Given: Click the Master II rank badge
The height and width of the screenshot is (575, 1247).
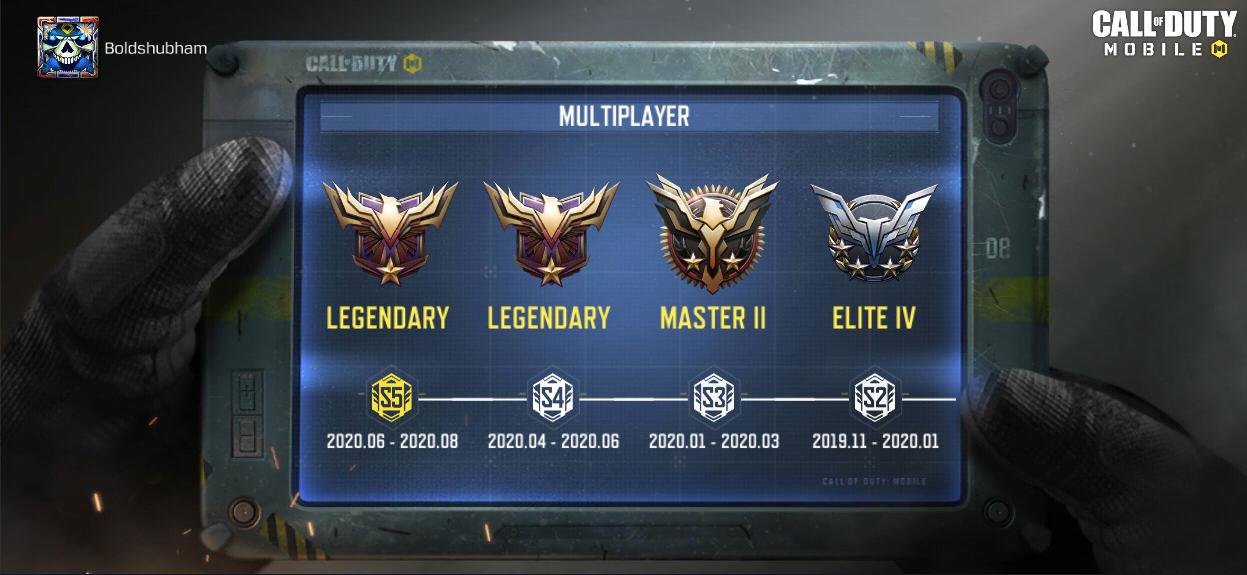Looking at the screenshot, I should [713, 234].
